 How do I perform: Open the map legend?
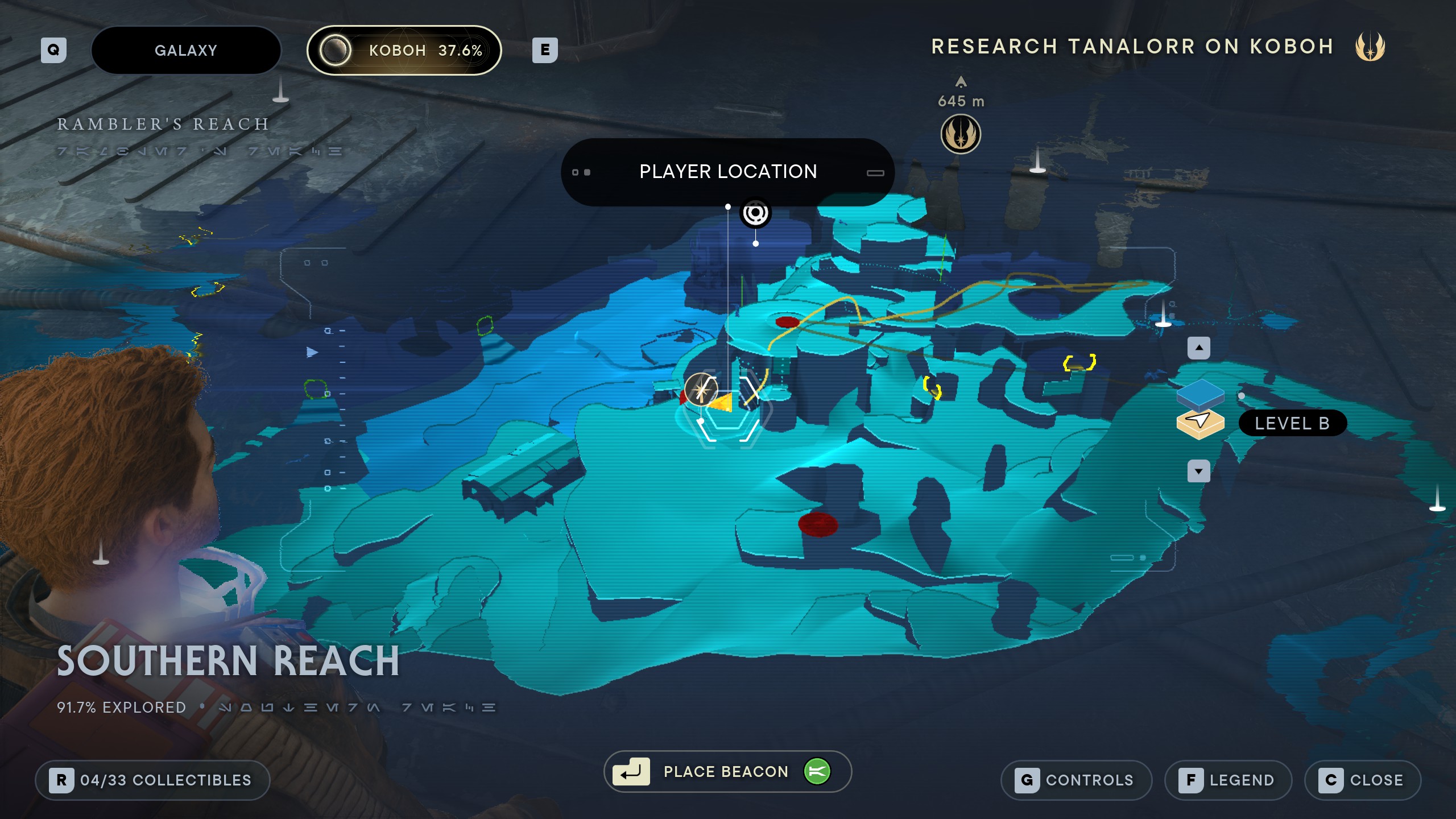coord(1228,780)
